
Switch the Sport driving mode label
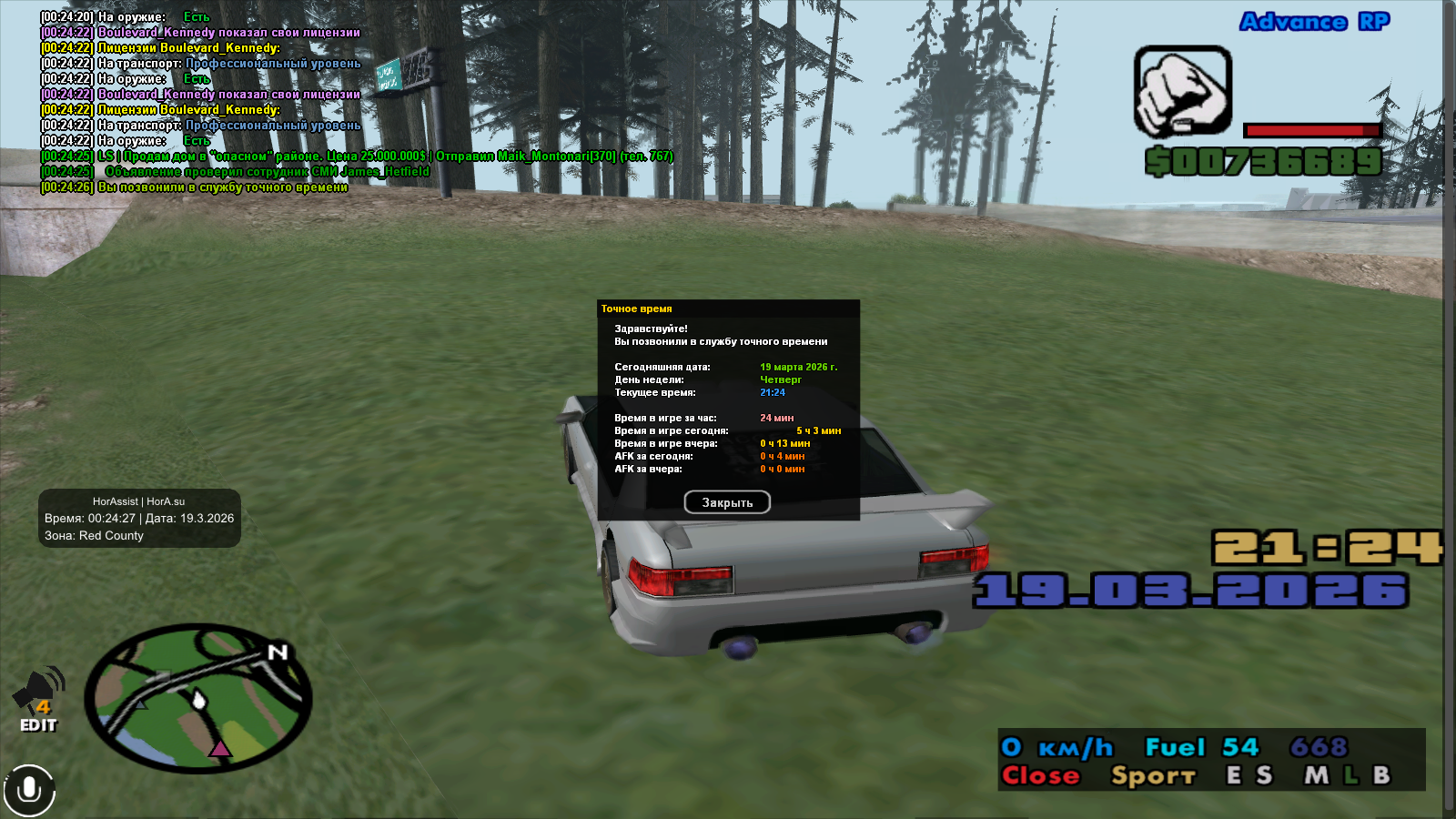pyautogui.click(x=1152, y=776)
